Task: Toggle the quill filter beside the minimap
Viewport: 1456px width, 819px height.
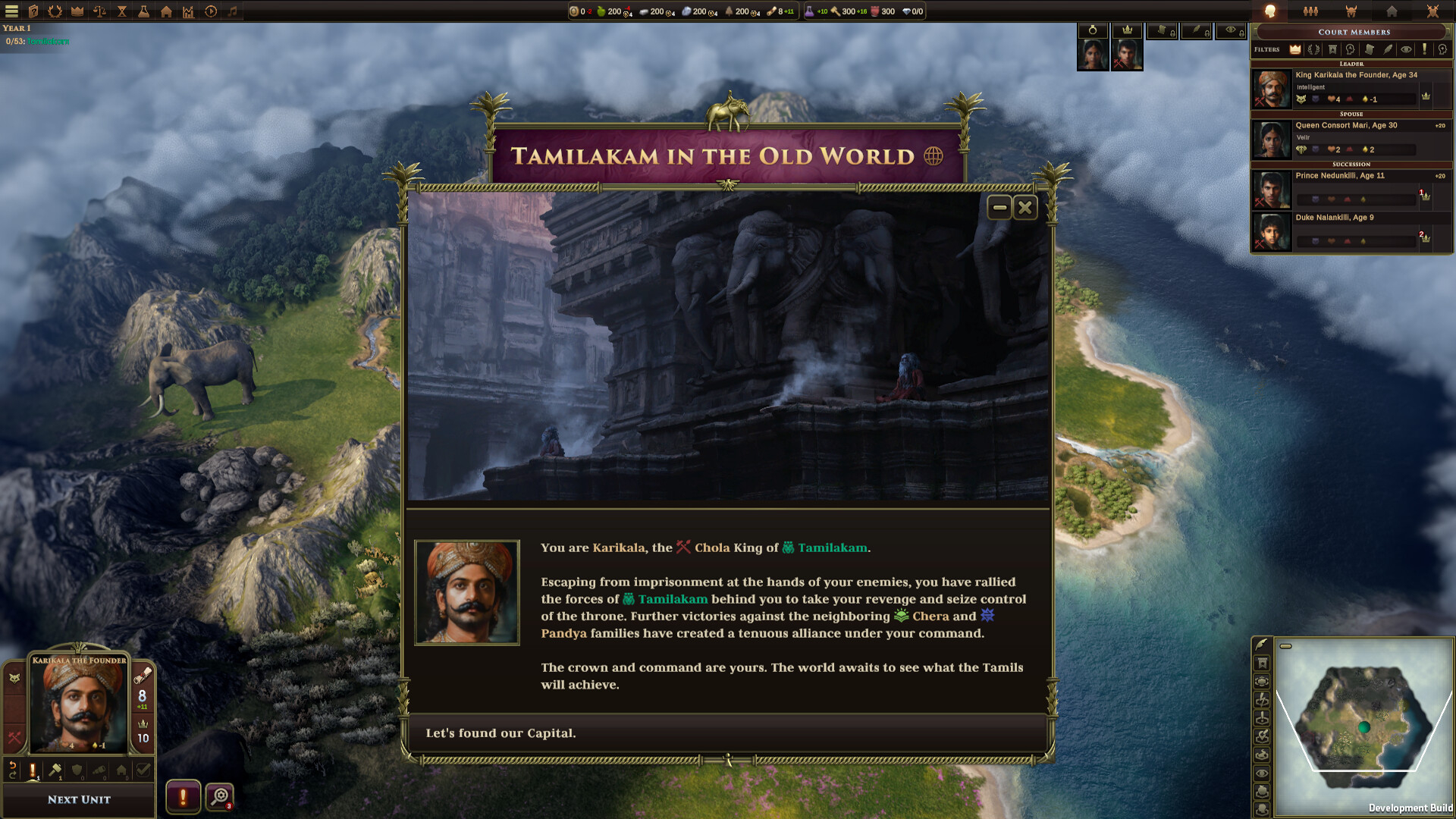Action: (x=1260, y=645)
